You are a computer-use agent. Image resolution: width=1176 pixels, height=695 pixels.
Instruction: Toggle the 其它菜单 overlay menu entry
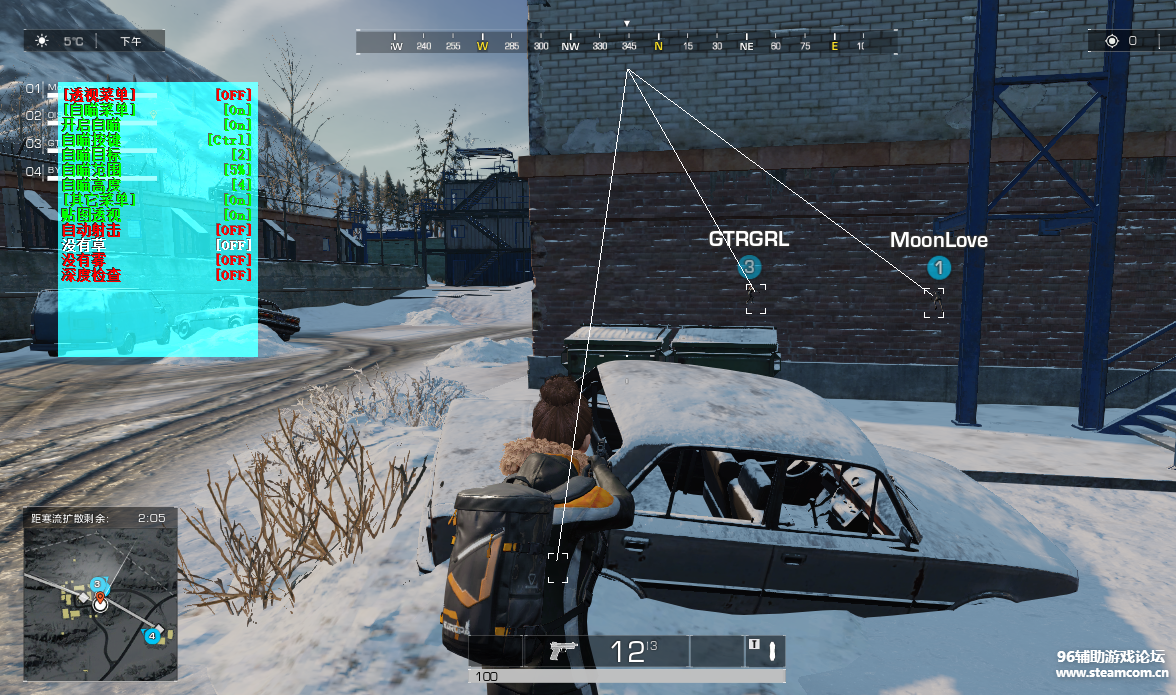point(155,199)
